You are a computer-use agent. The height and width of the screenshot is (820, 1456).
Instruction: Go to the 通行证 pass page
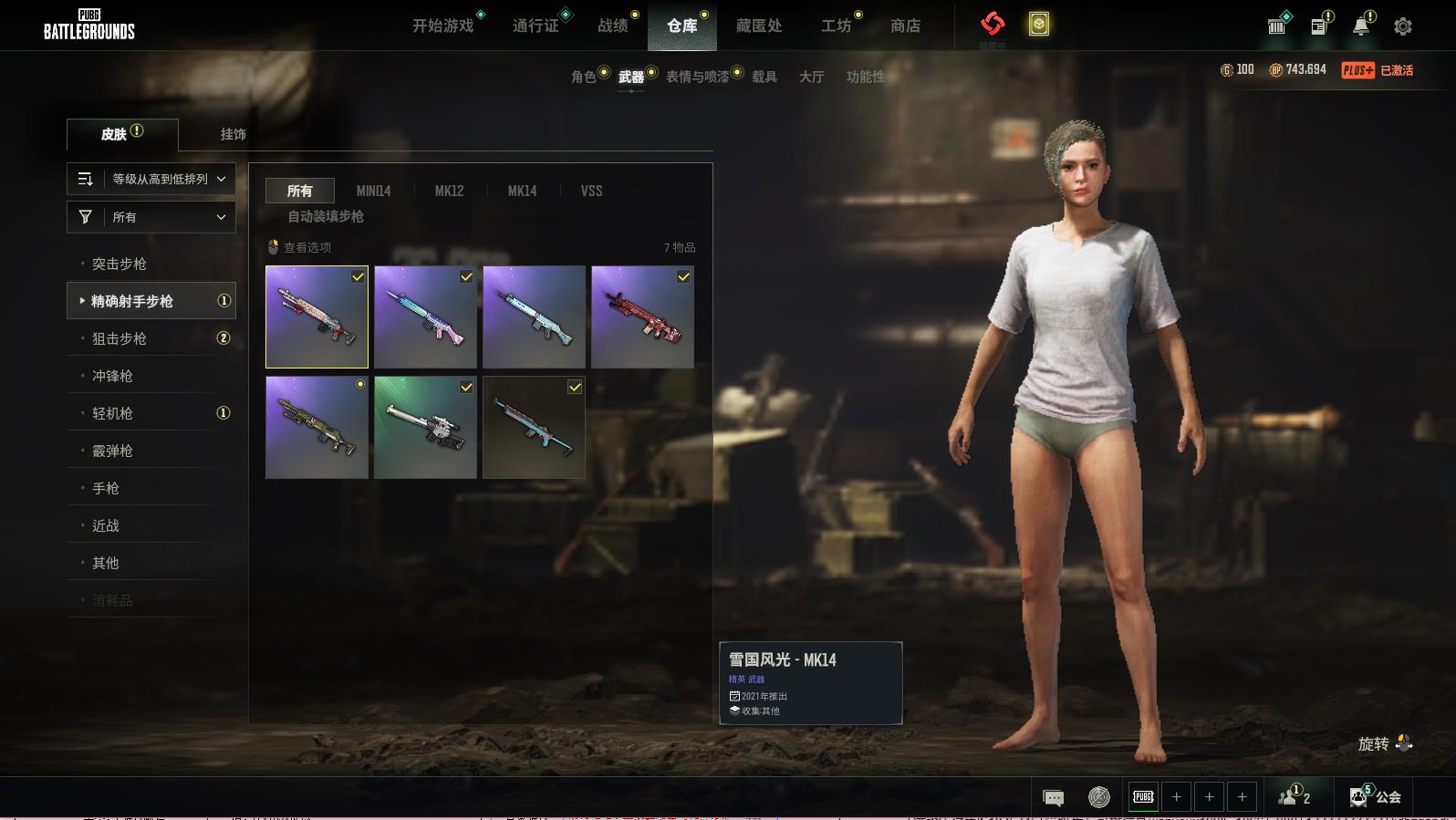point(536,26)
